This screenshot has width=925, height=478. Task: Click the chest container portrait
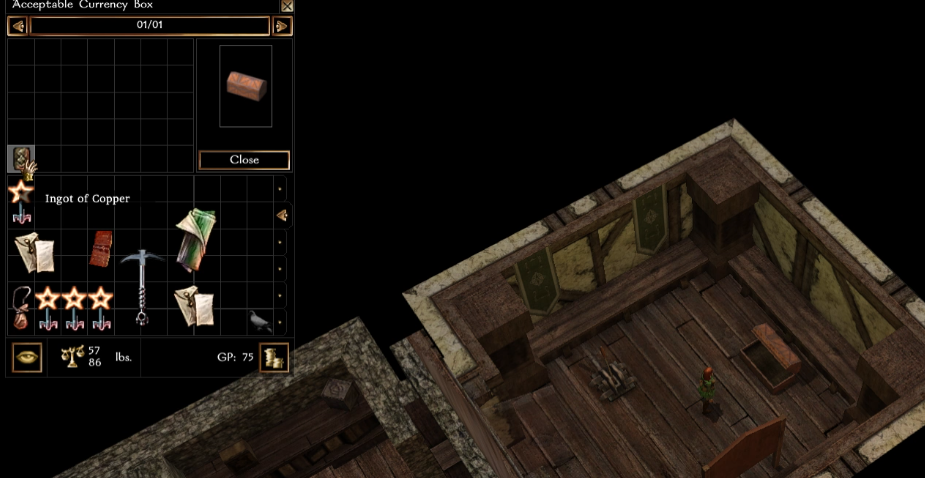tap(246, 85)
